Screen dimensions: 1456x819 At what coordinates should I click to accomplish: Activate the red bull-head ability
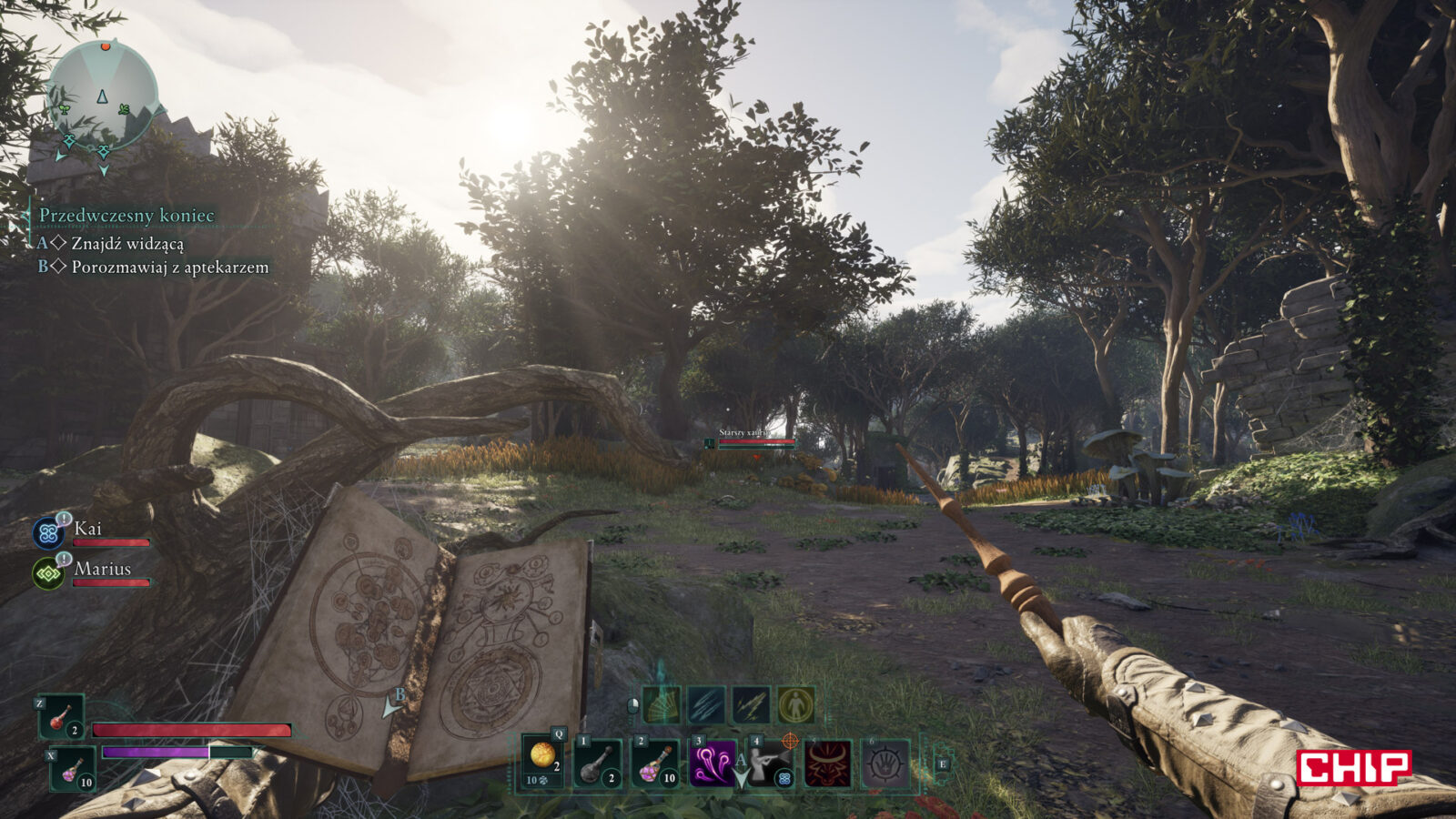click(827, 763)
